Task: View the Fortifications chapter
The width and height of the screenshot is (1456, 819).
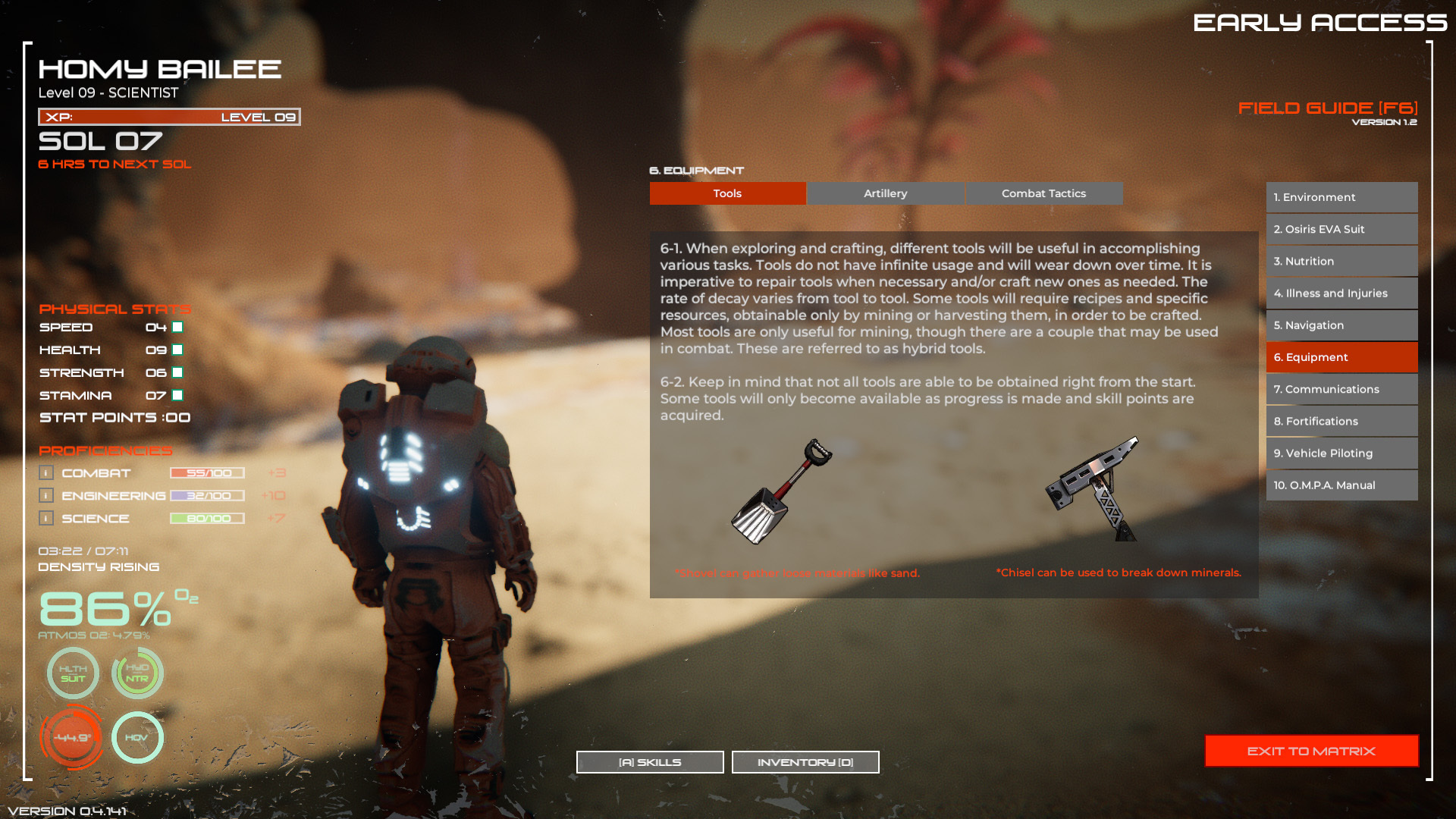Action: 1341,421
